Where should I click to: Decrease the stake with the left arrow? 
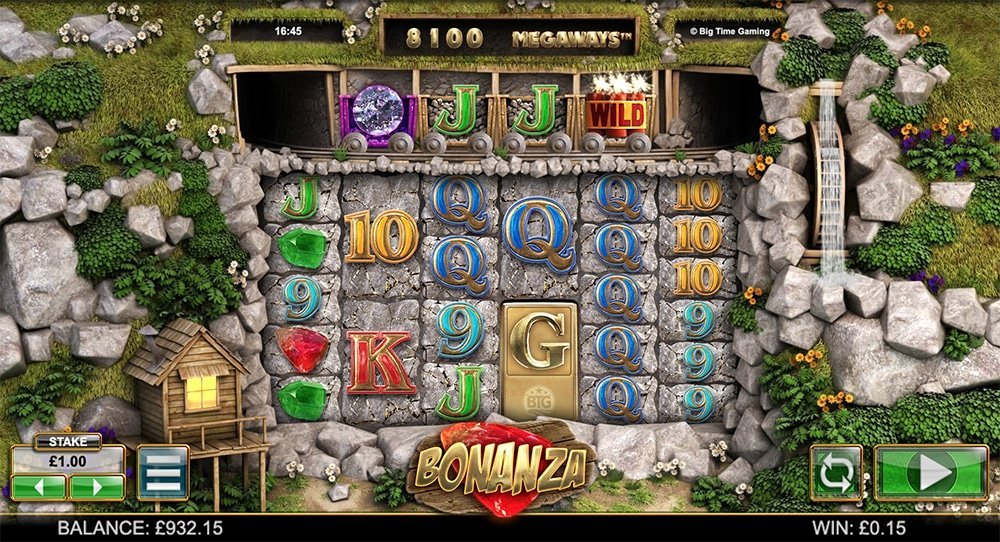pyautogui.click(x=39, y=487)
